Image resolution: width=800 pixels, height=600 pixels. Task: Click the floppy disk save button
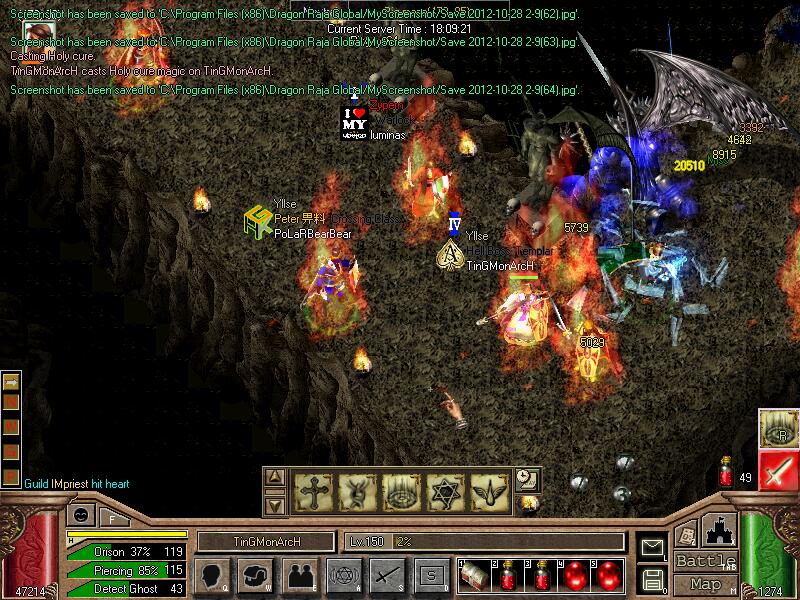(653, 577)
